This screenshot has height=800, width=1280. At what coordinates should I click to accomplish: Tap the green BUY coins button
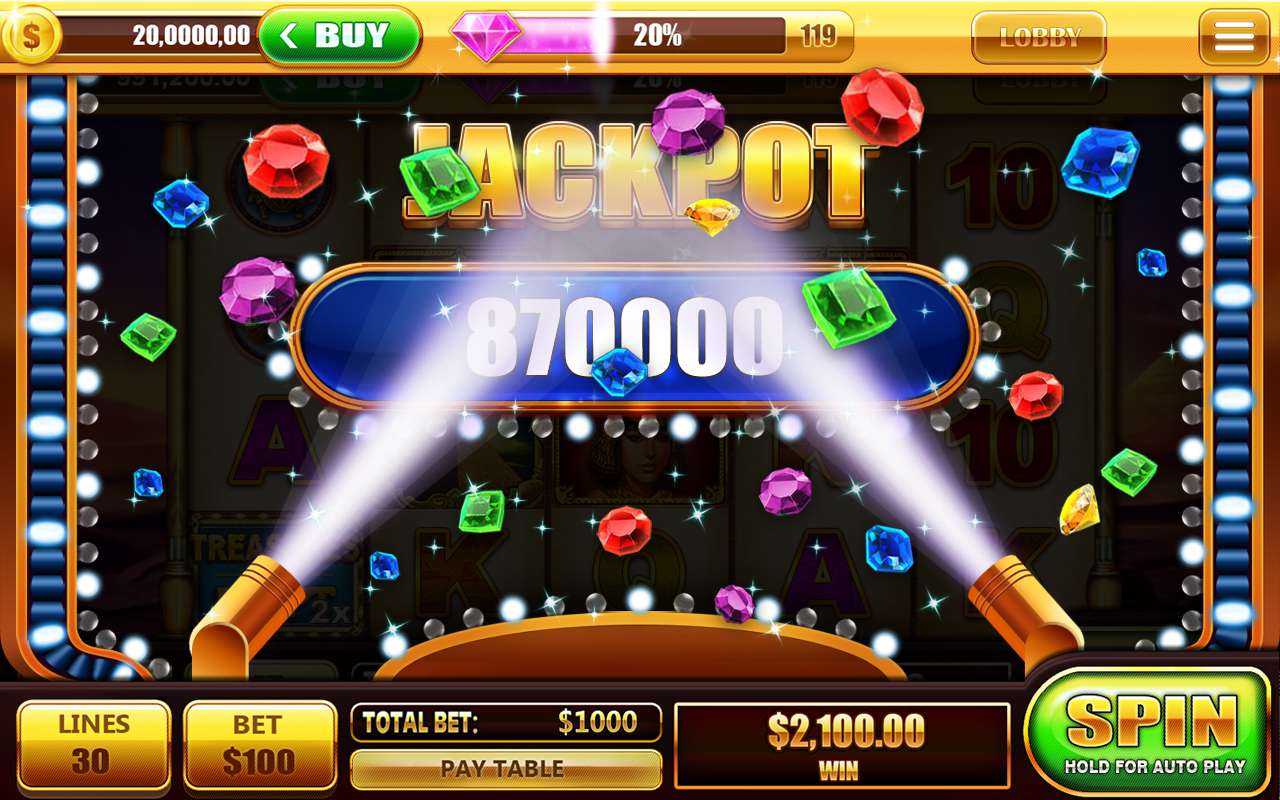pyautogui.click(x=339, y=37)
